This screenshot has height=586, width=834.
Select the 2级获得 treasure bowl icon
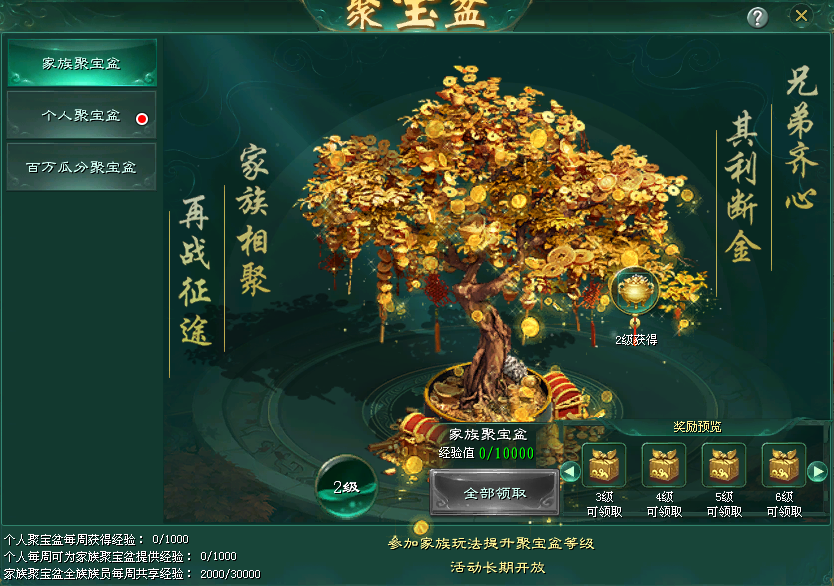pyautogui.click(x=634, y=292)
